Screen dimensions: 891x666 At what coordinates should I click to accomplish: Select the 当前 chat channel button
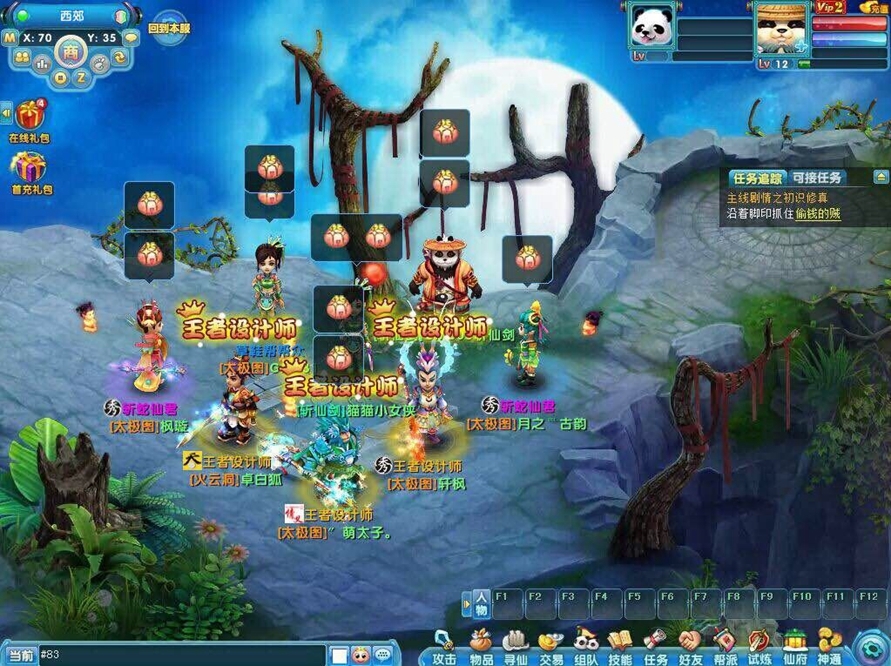[20, 655]
